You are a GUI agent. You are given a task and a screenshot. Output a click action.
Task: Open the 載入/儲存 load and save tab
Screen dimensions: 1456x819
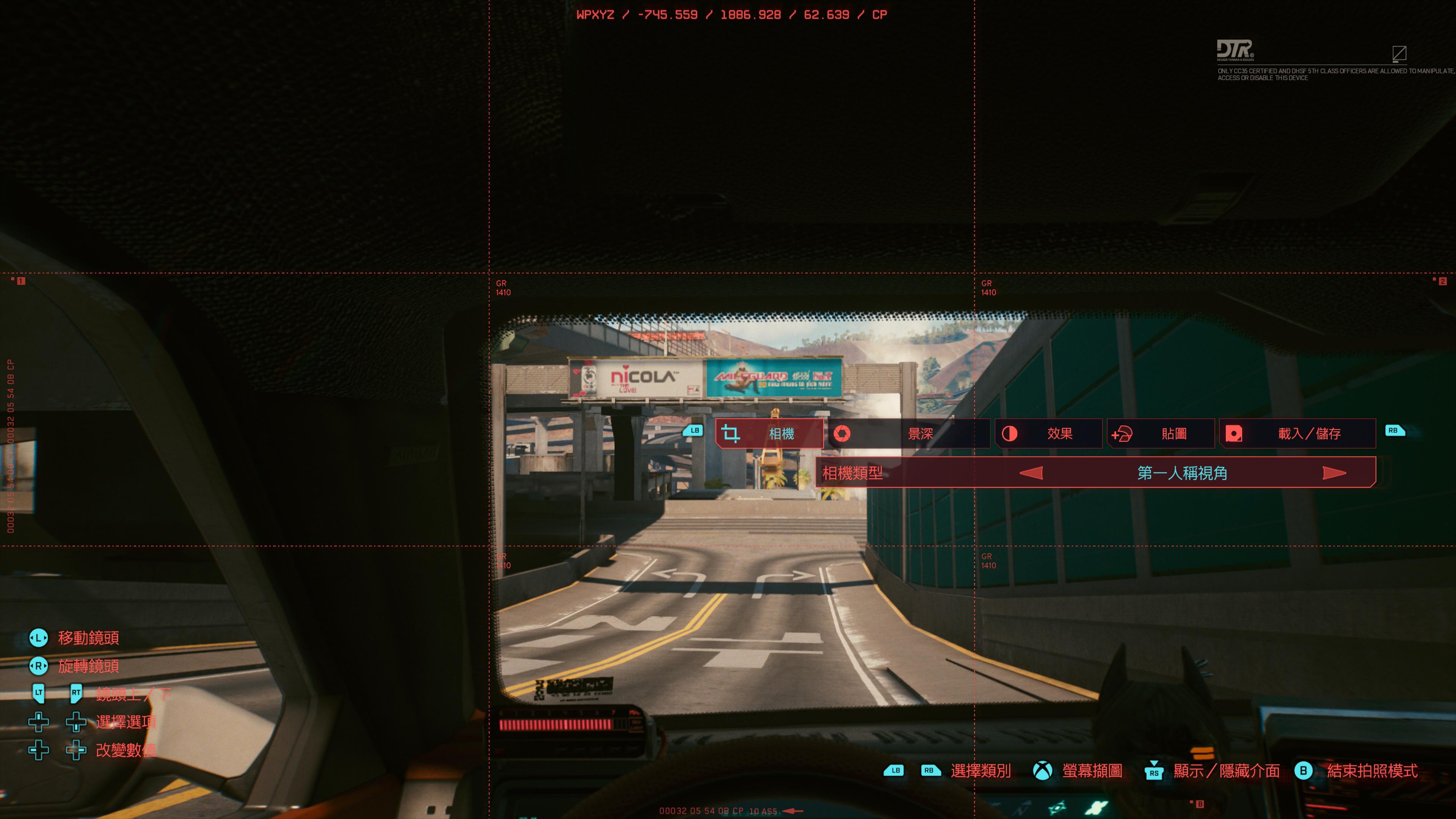(1298, 433)
